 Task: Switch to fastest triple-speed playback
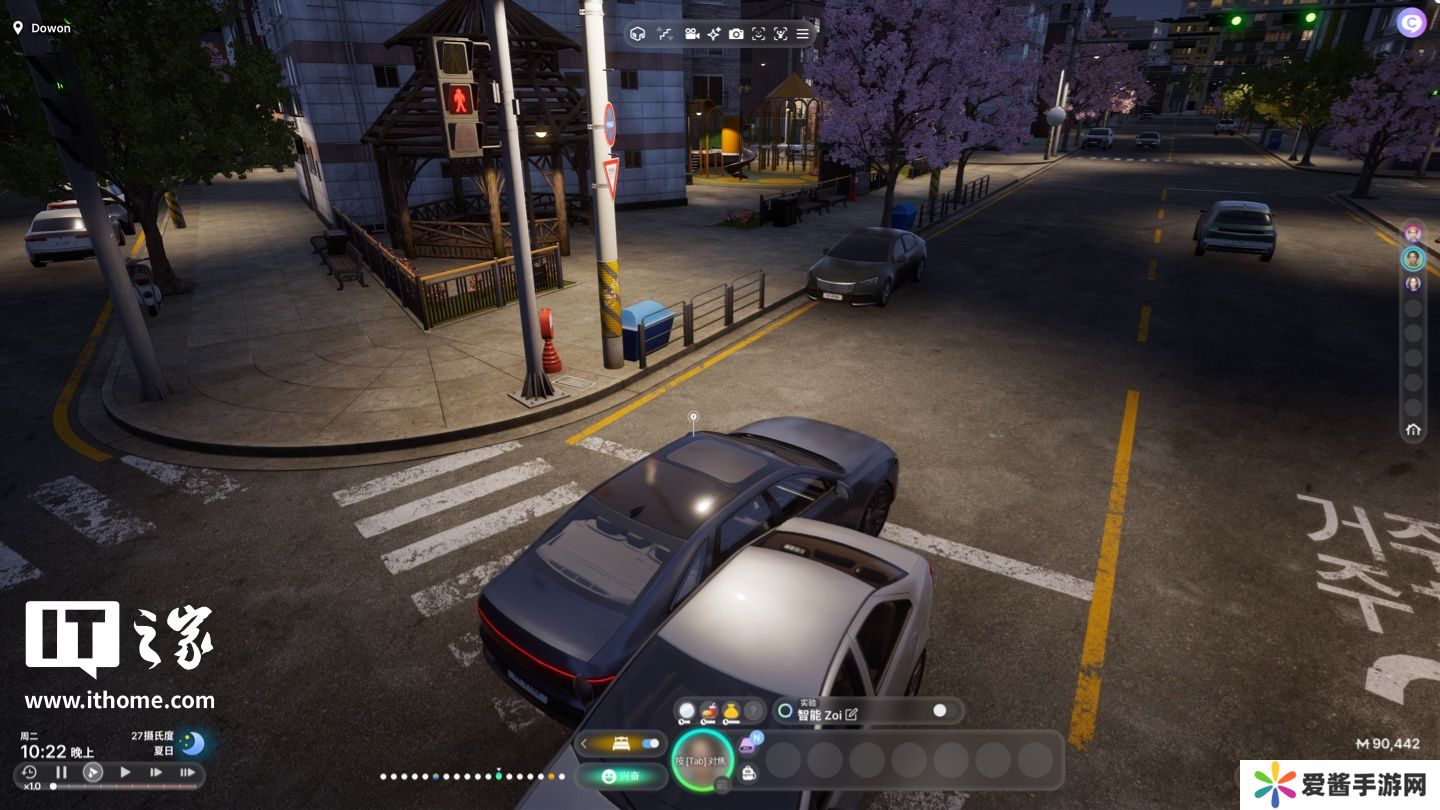(x=187, y=772)
